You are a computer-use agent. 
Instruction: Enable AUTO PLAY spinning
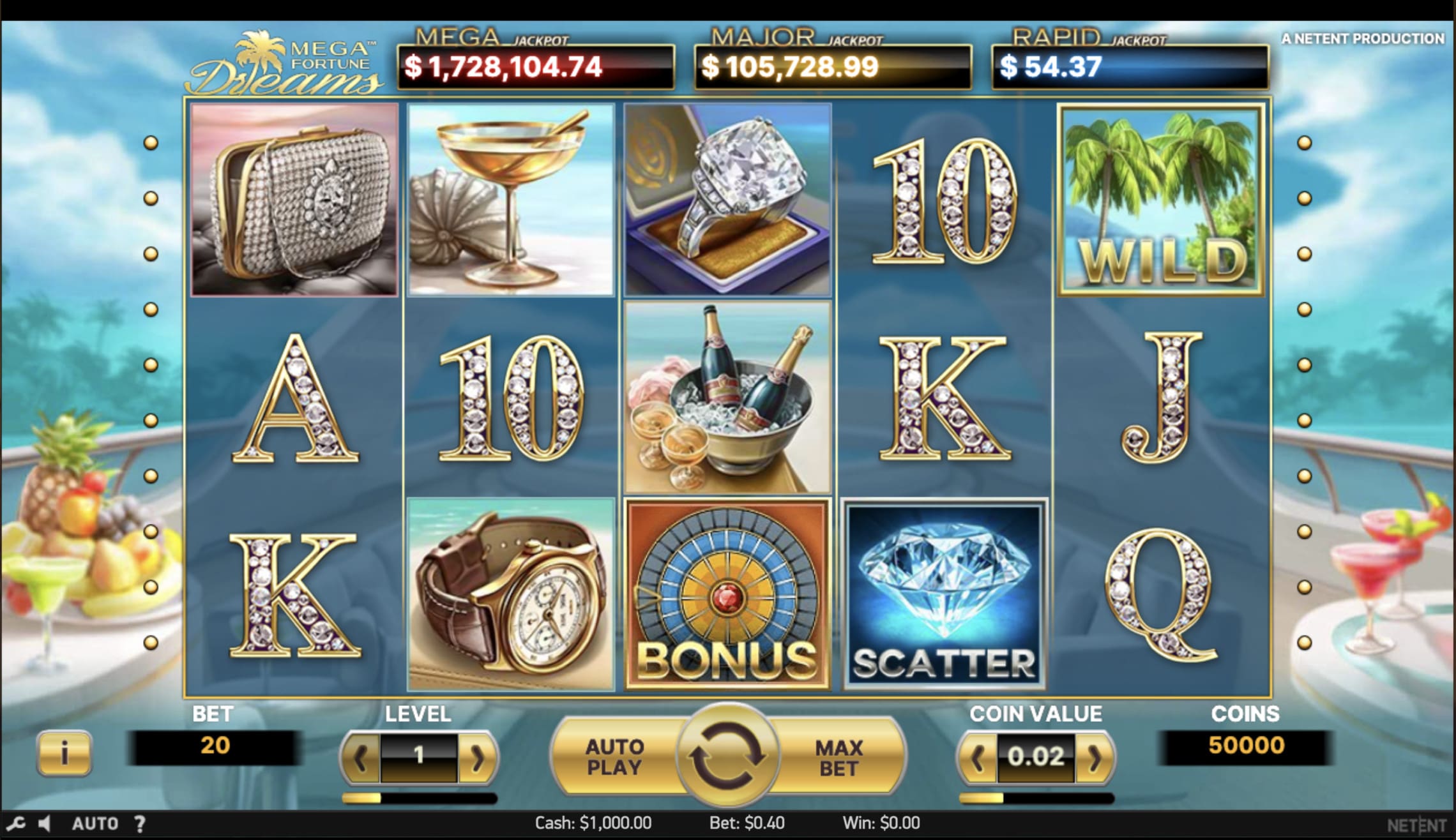click(x=614, y=755)
